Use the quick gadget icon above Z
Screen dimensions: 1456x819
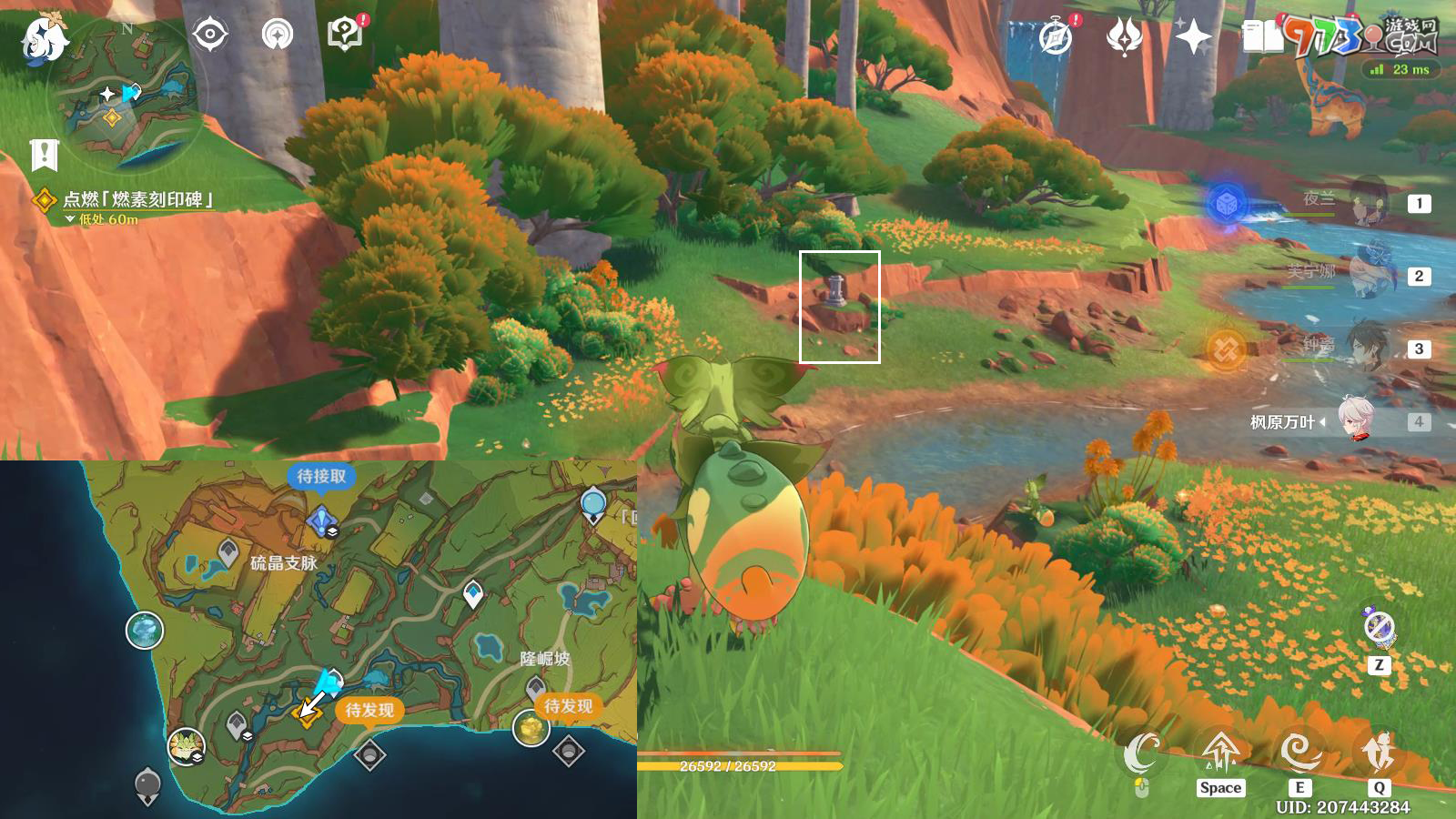pyautogui.click(x=1379, y=627)
